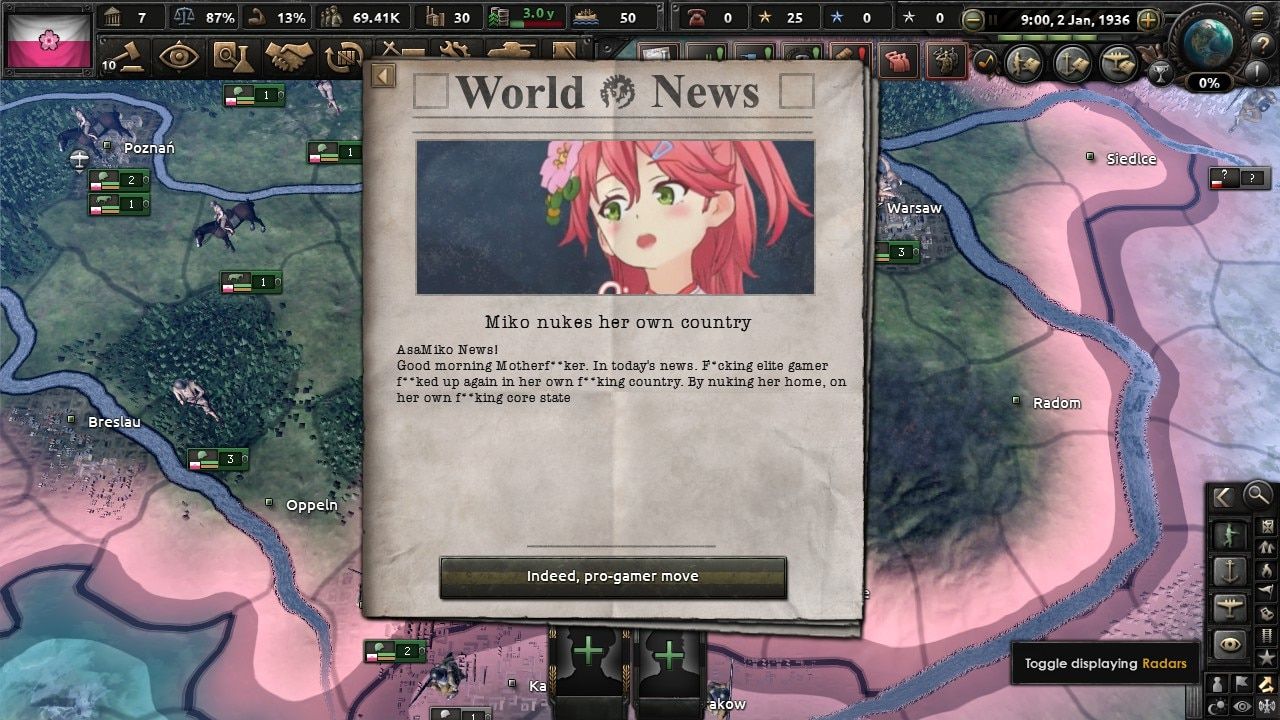Toggle night lighting with the moon icon
The width and height of the screenshot is (1280, 720).
1218,707
